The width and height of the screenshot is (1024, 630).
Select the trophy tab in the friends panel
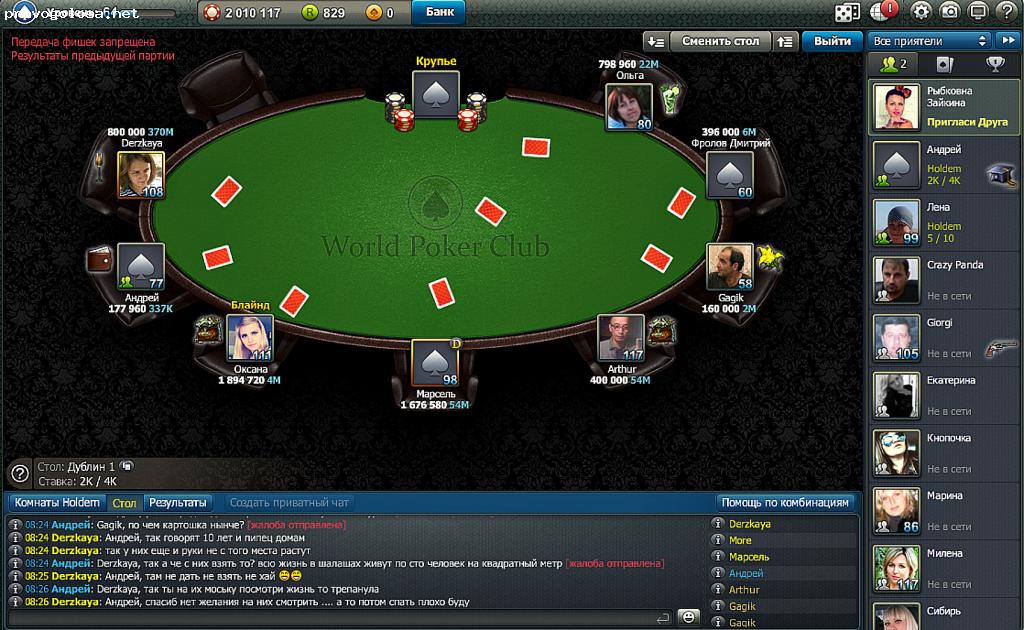coord(996,65)
